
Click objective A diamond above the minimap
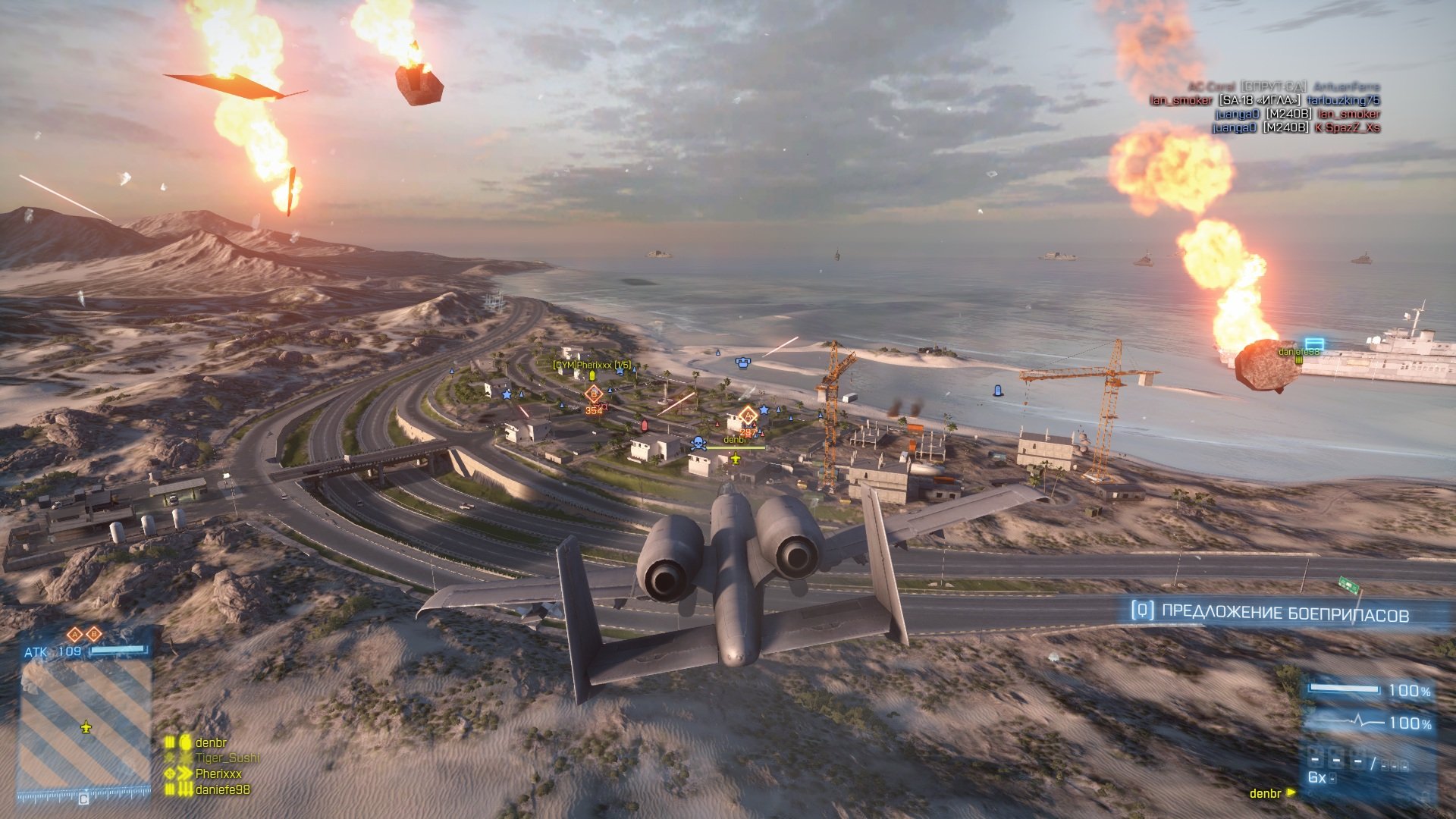[x=74, y=634]
